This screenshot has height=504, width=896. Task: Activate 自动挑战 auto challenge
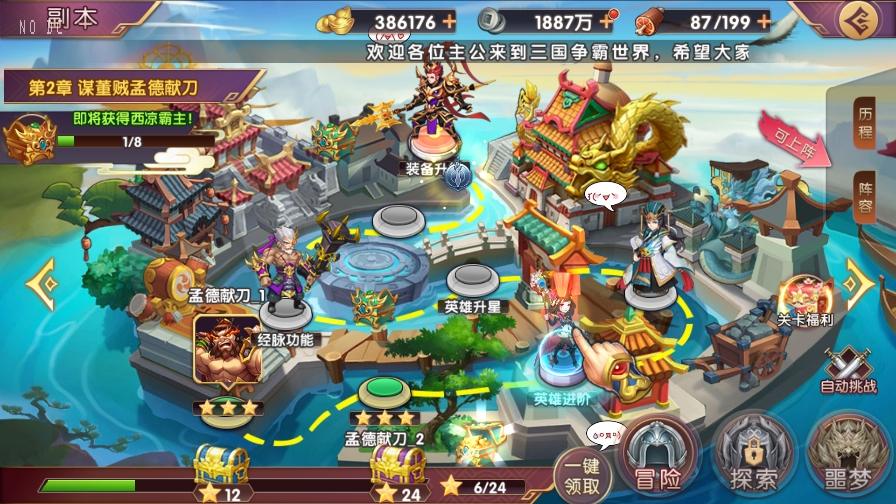[x=847, y=368]
